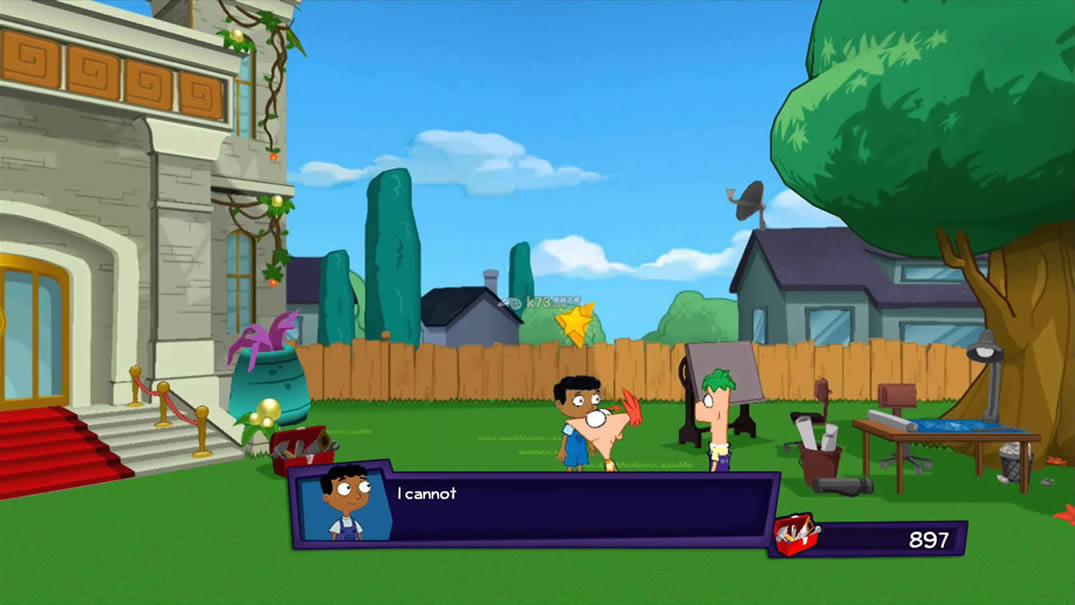This screenshot has height=605, width=1075.
Task: Select the red toolbox icon beside 897
Action: pos(797,535)
